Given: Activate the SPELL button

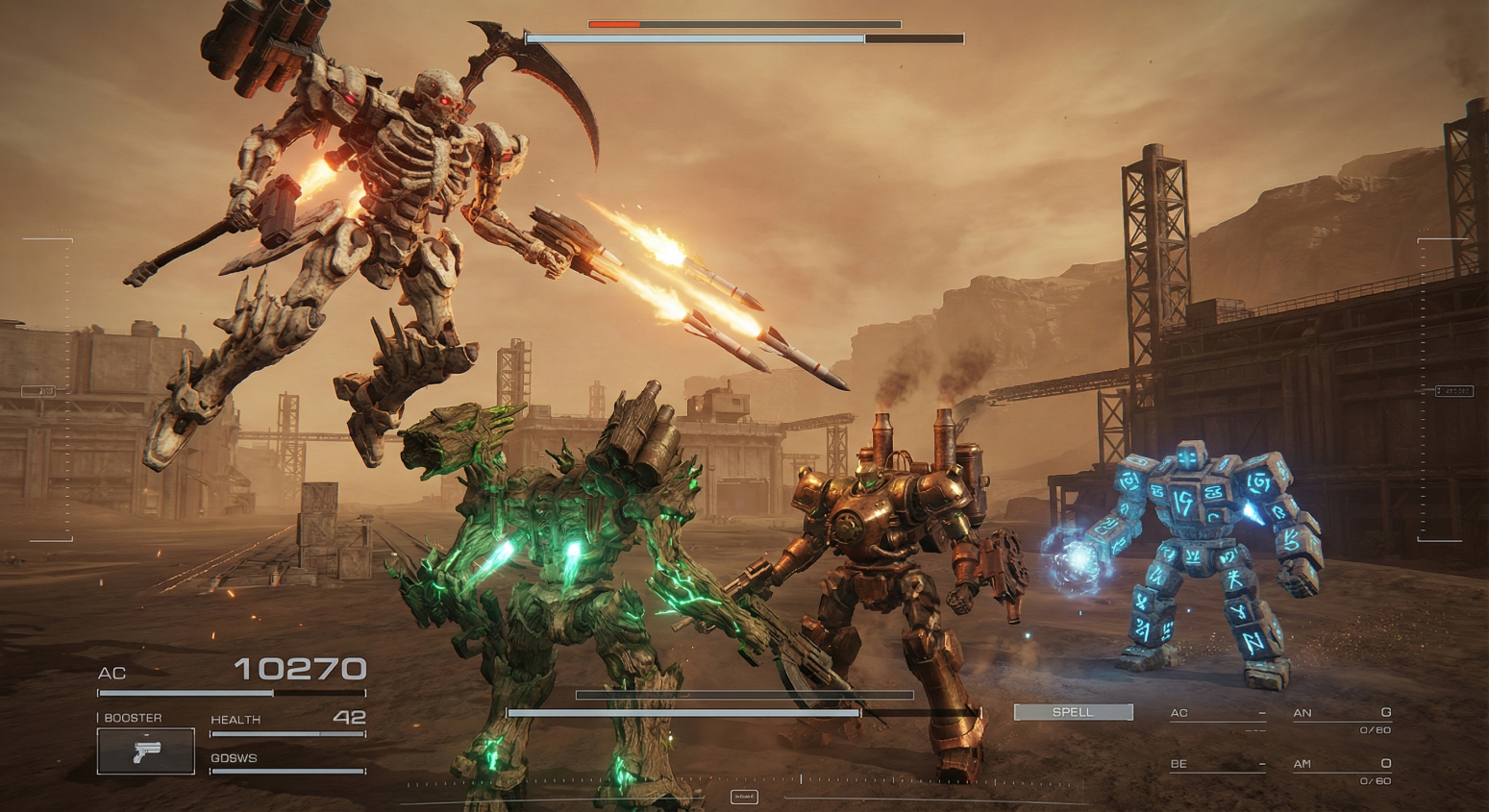Looking at the screenshot, I should point(1073,712).
